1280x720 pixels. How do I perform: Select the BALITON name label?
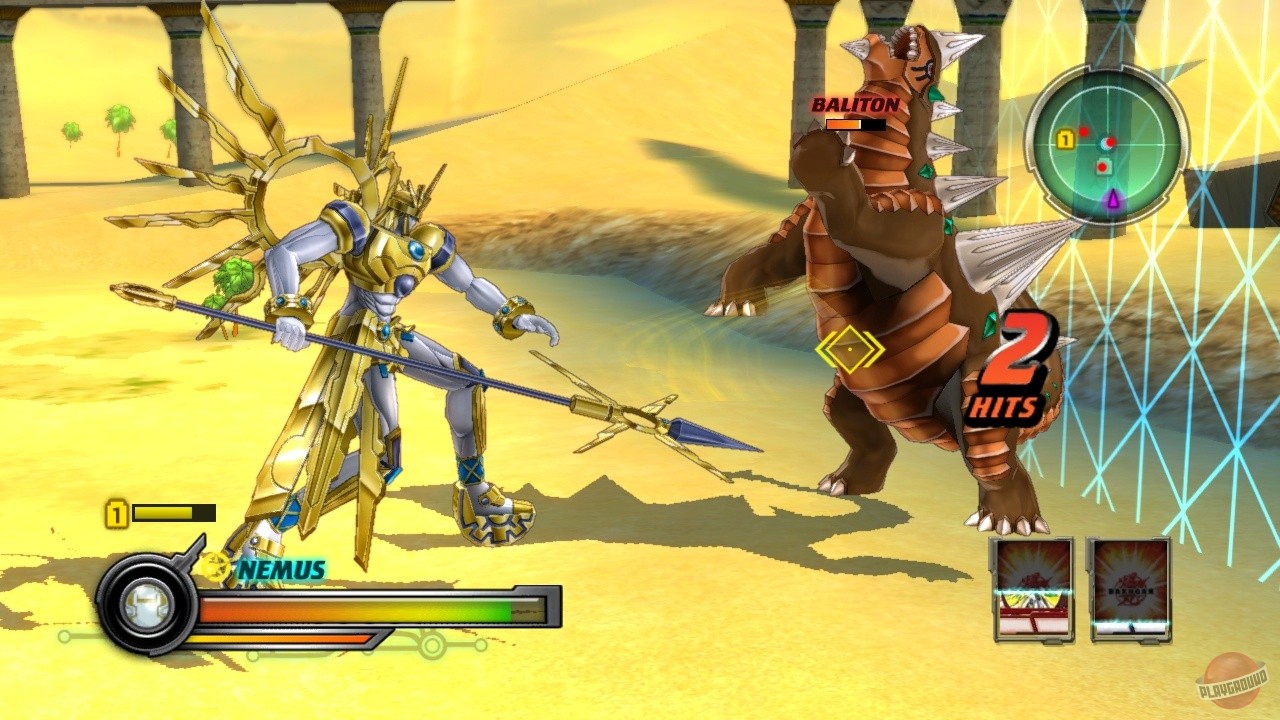pos(855,103)
